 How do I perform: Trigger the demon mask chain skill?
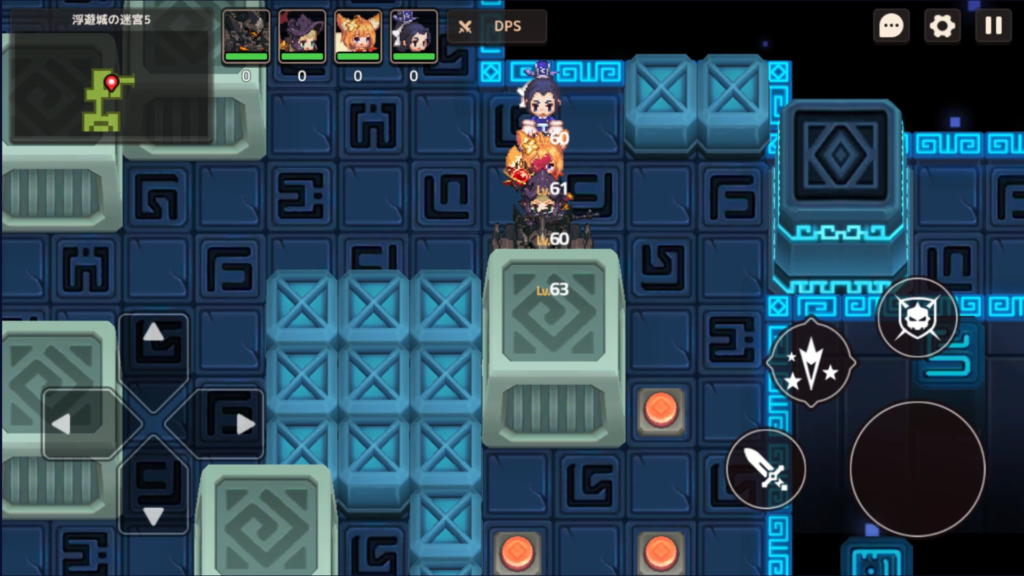[x=917, y=318]
